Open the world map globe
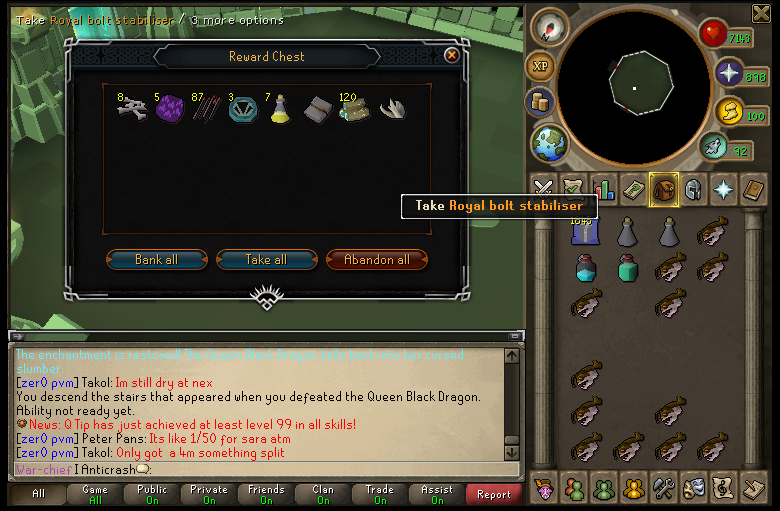 click(549, 143)
